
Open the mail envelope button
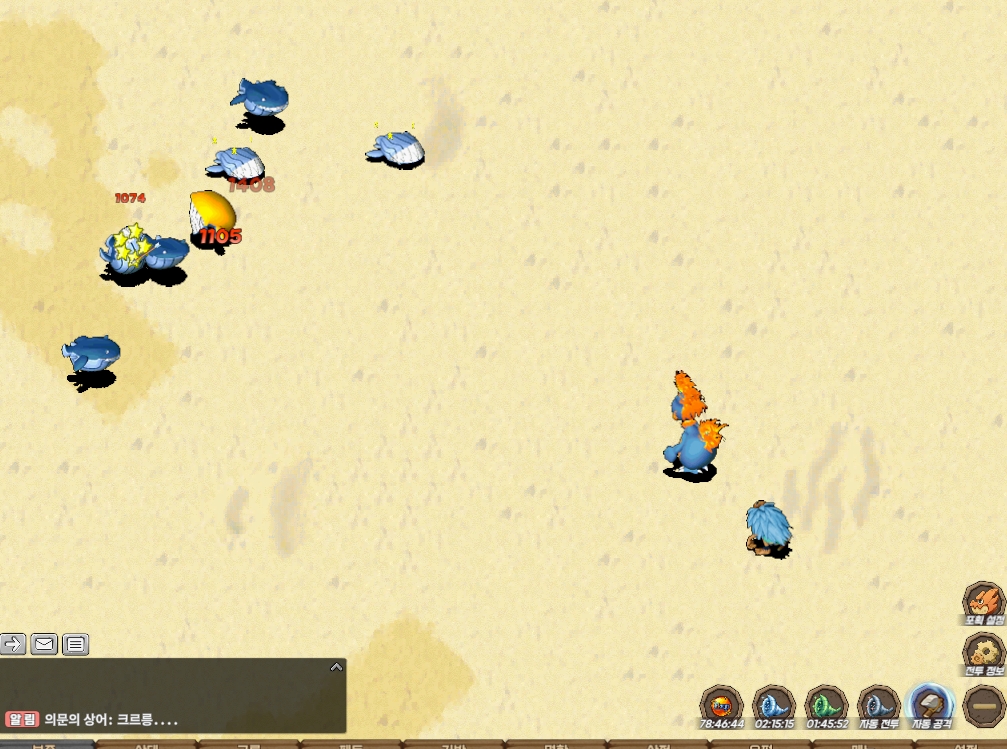click(44, 644)
